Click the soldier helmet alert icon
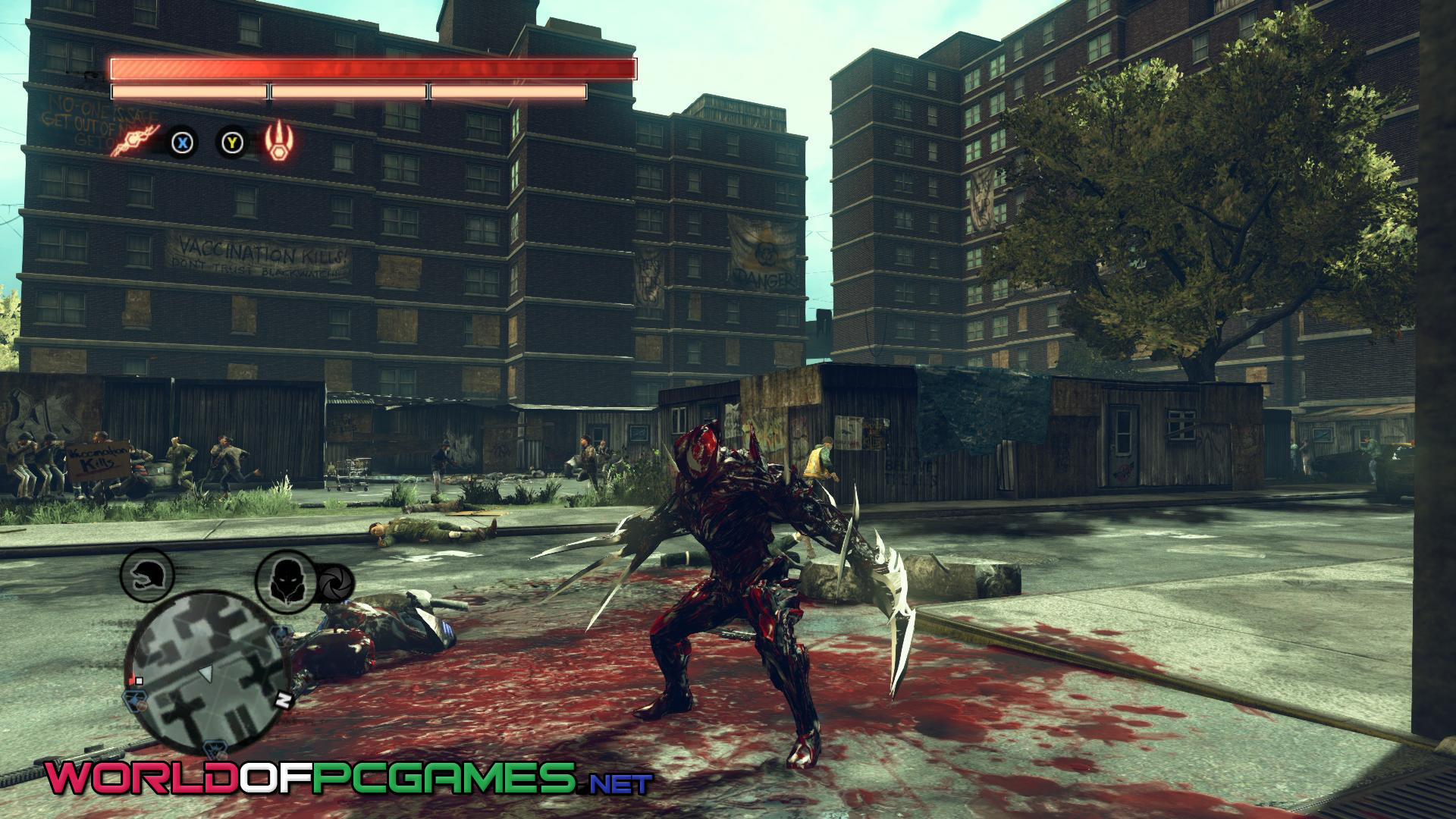 pos(146,576)
